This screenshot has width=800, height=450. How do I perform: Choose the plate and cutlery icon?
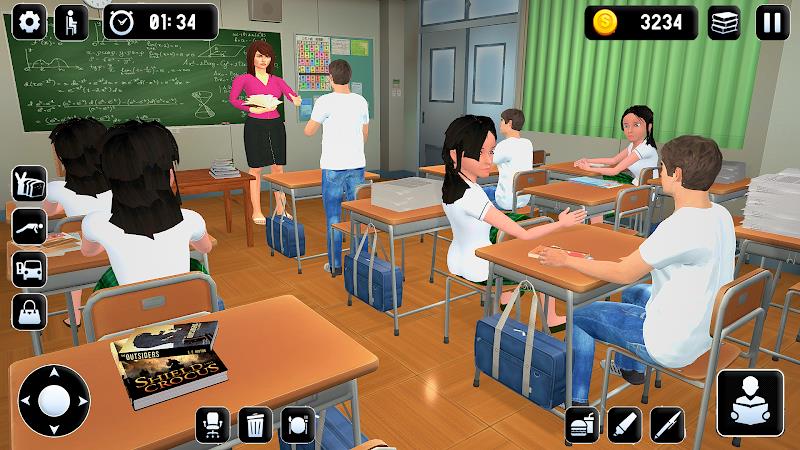point(298,424)
